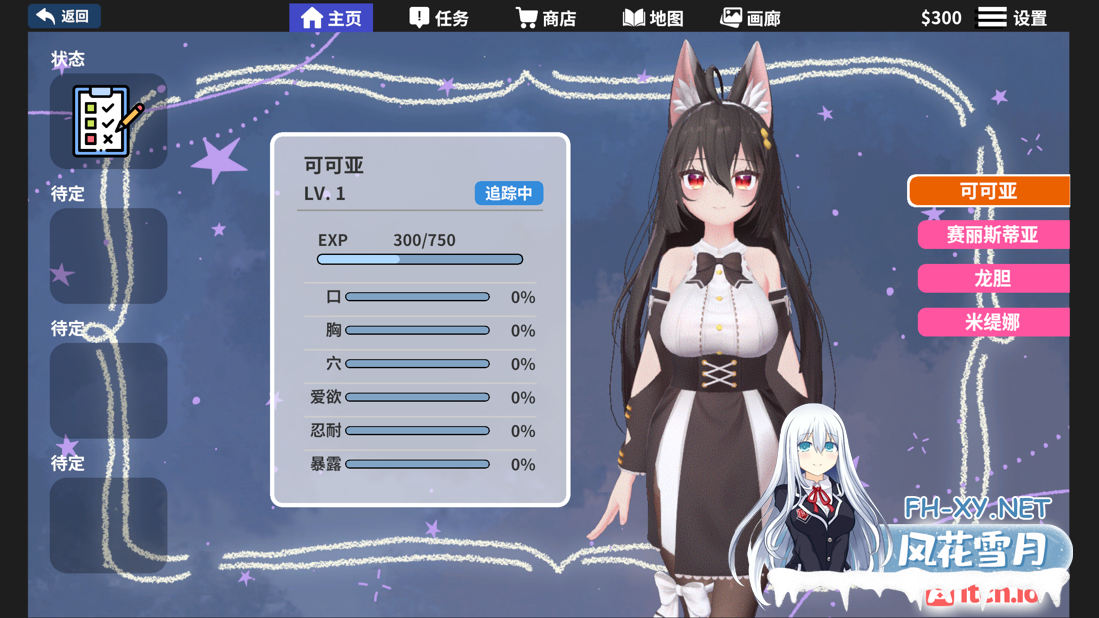This screenshot has height=618, width=1099.
Task: Select character 可可亚 from the list
Action: (x=988, y=191)
